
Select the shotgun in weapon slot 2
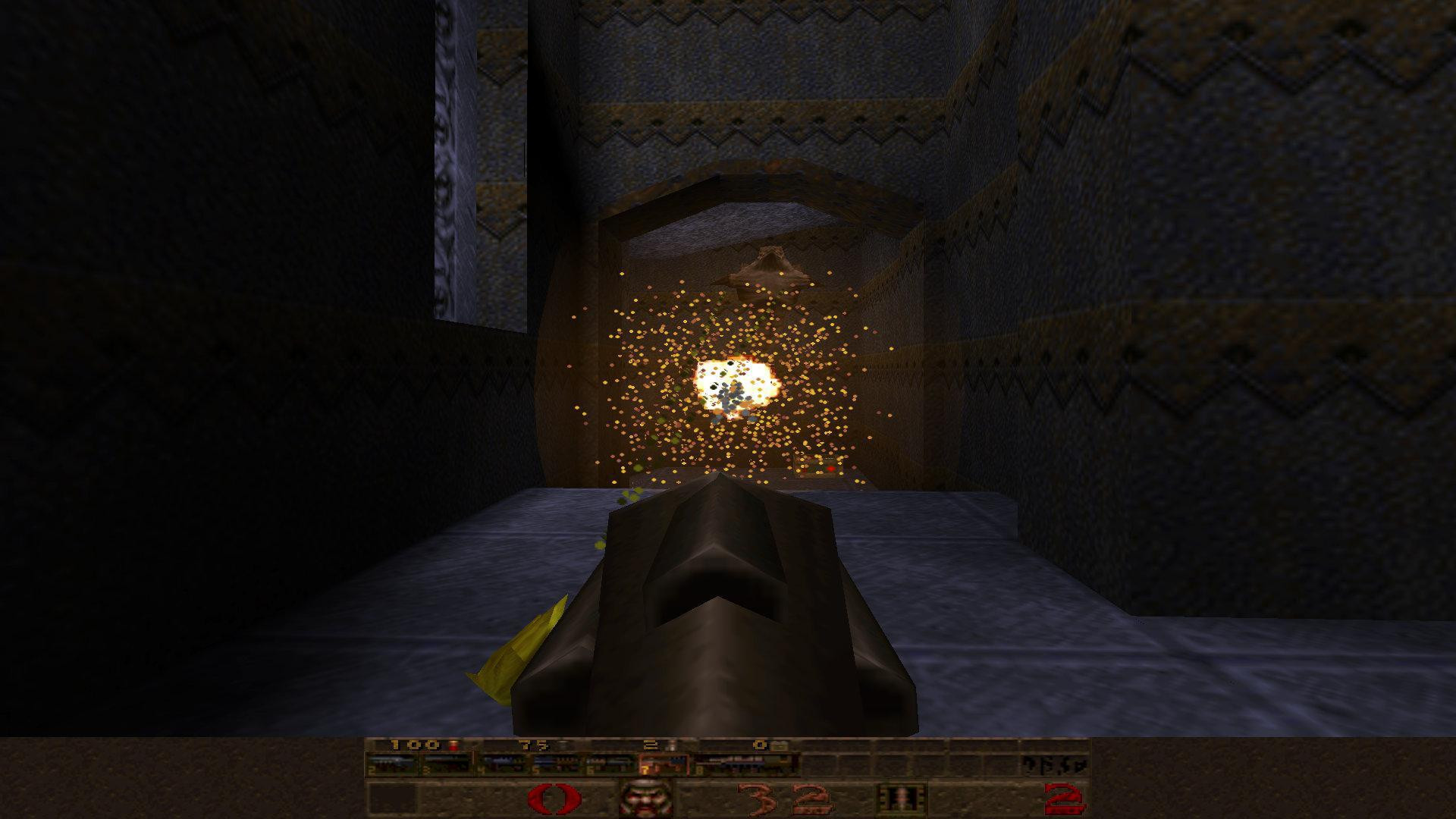click(392, 761)
